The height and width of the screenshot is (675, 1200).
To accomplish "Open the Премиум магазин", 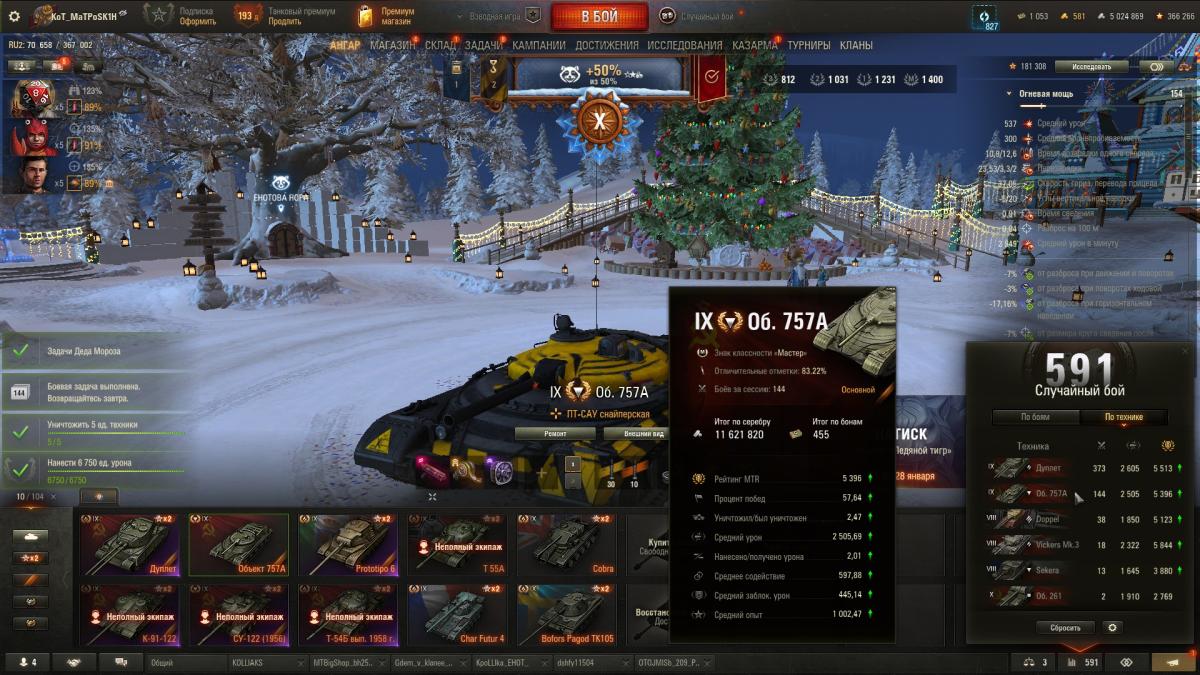I will (x=386, y=16).
